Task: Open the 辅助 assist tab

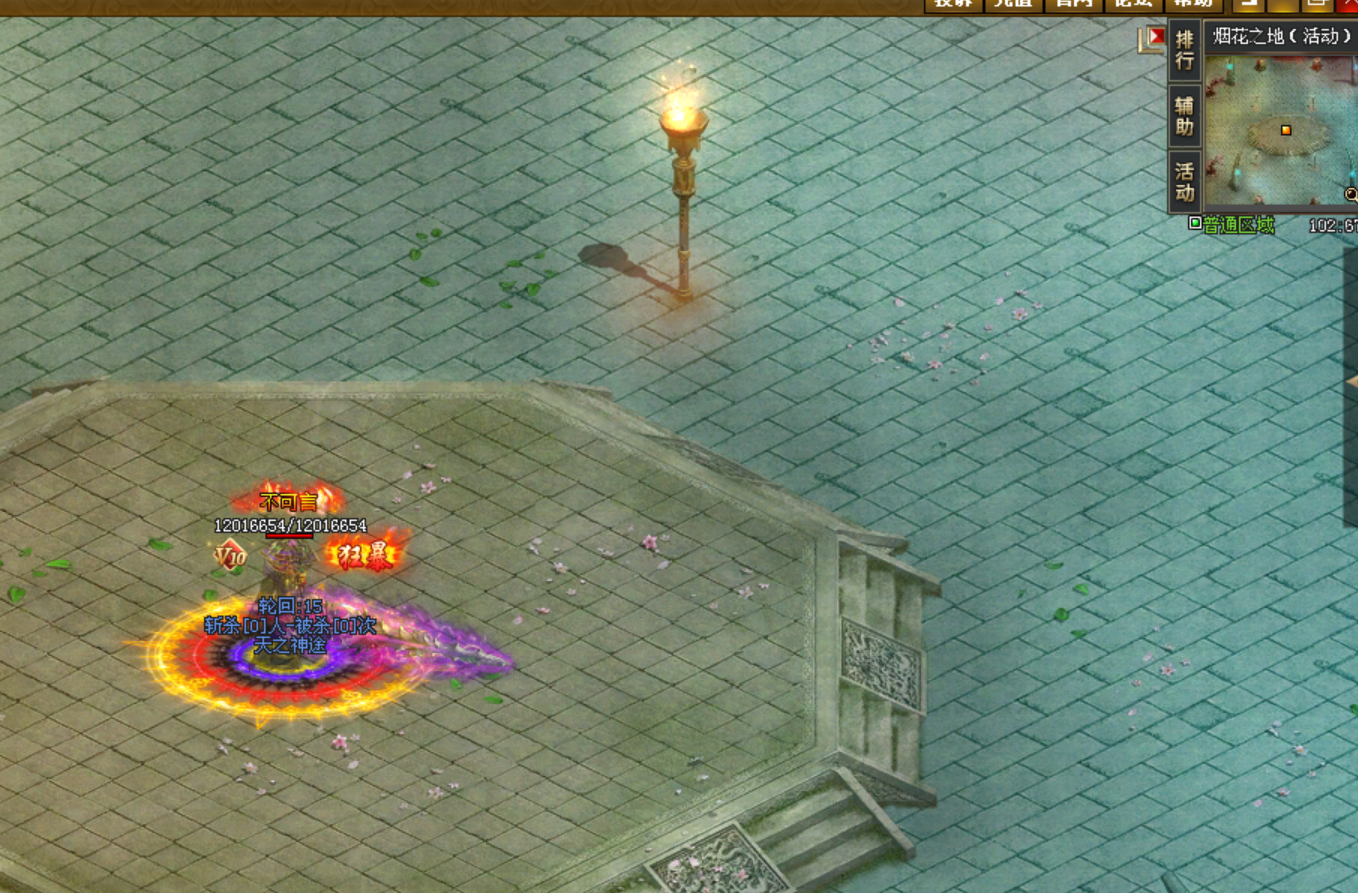Action: (x=1185, y=116)
